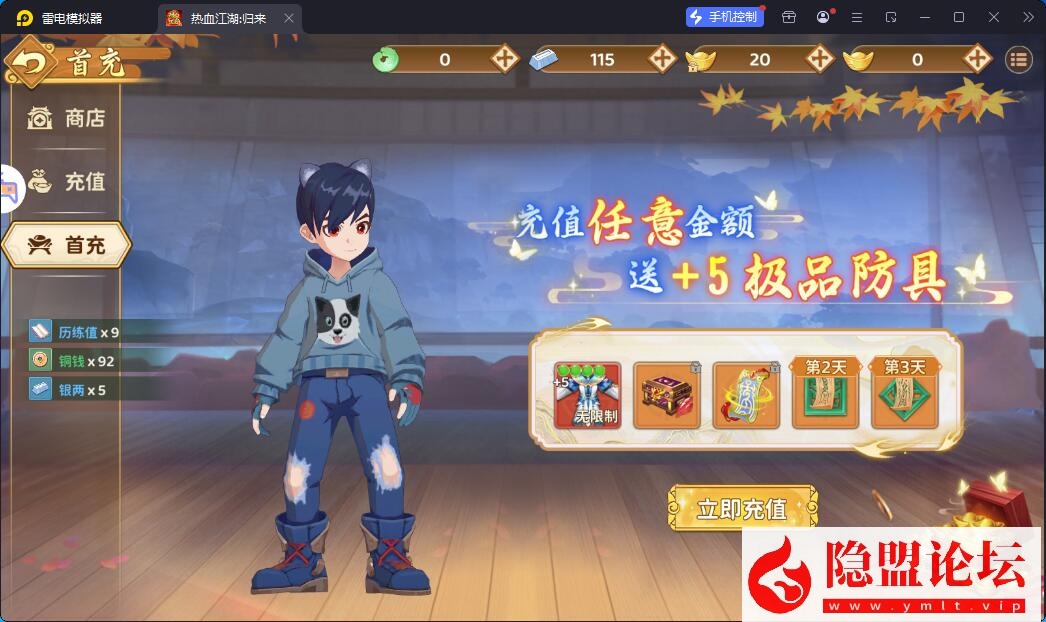Viewport: 1046px width, 622px height.
Task: Select the 首充 first-recharge tab
Action: tap(67, 245)
